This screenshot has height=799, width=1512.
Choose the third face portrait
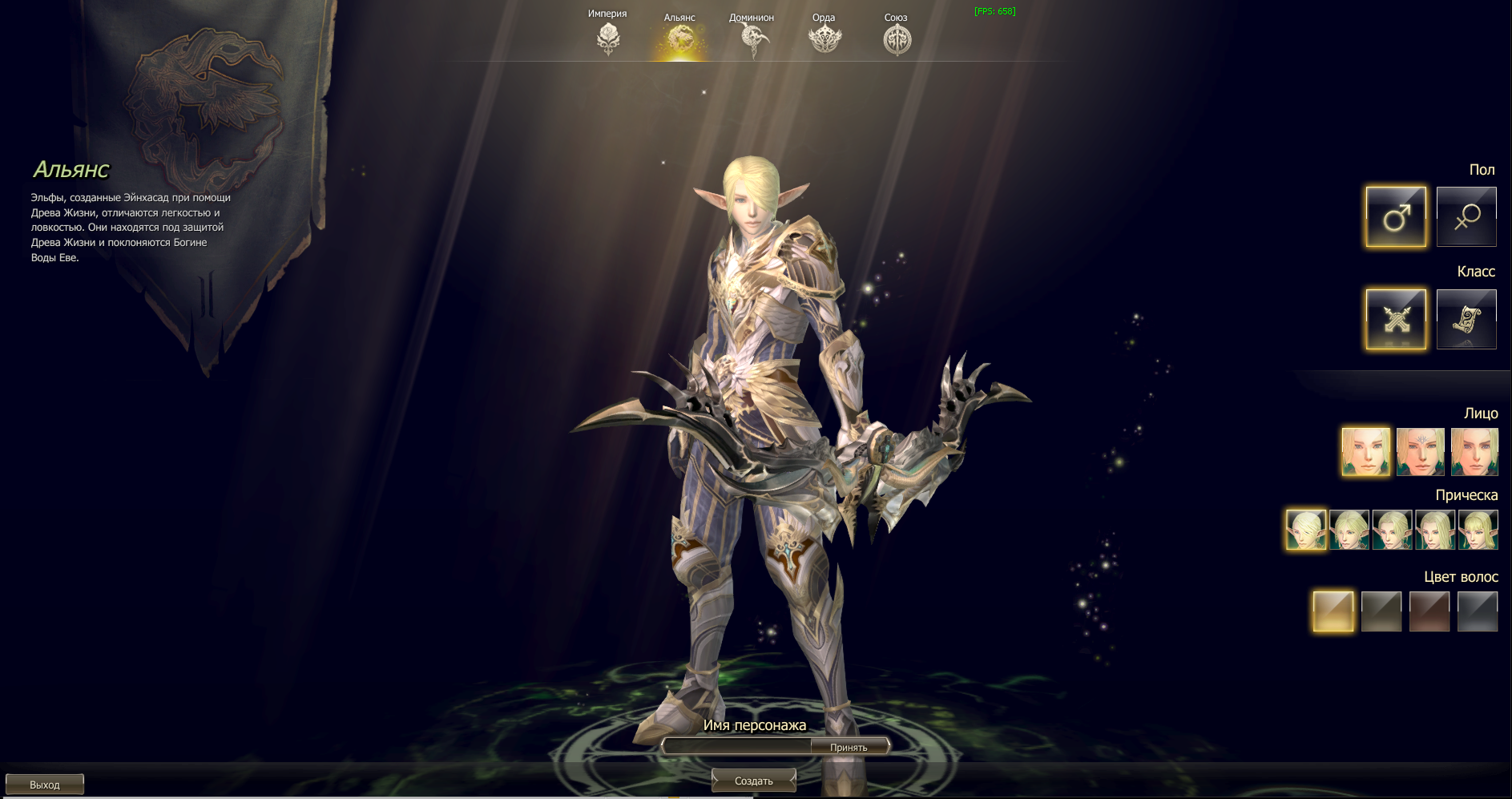[1474, 452]
